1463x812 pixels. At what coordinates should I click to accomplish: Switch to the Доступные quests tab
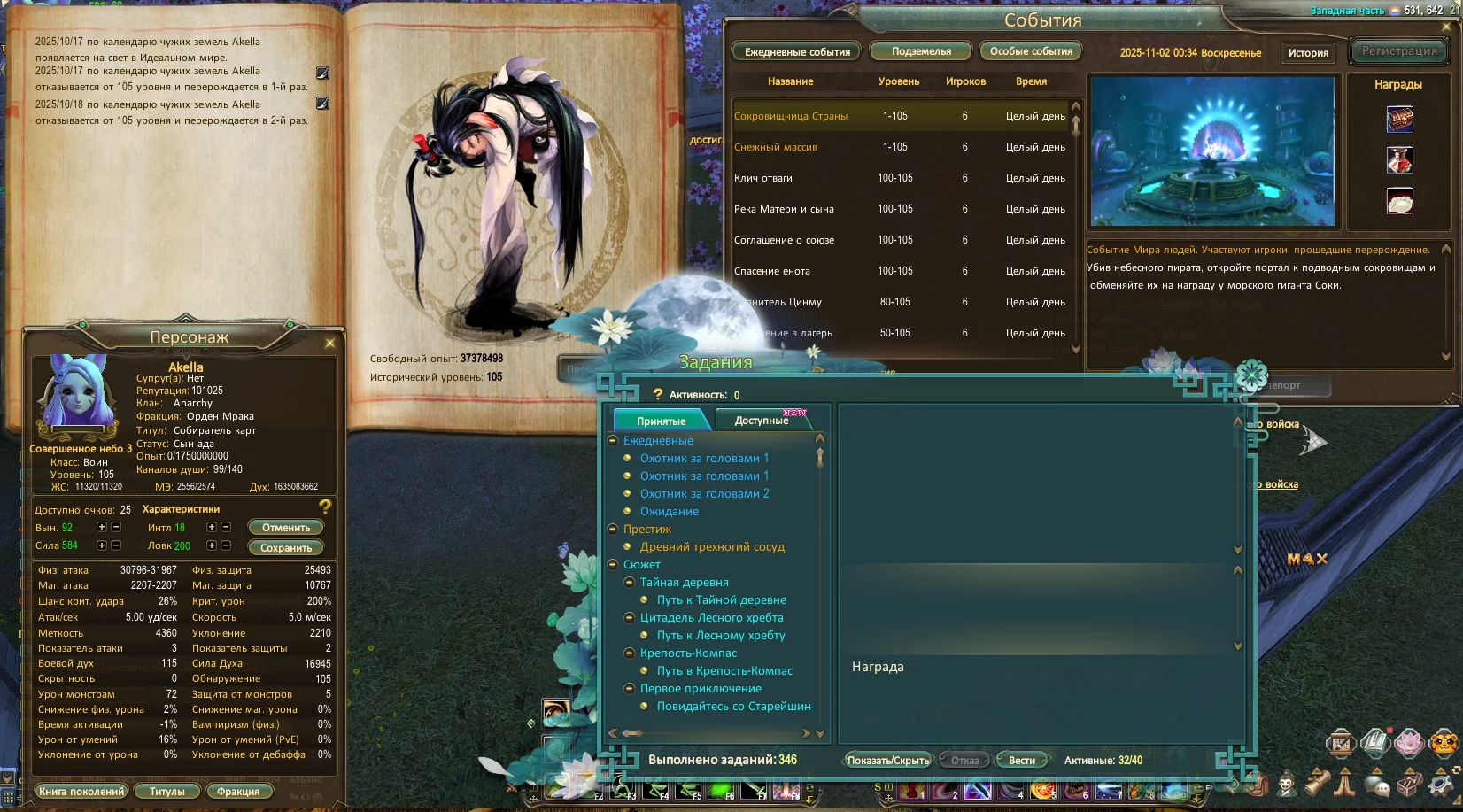pos(762,421)
